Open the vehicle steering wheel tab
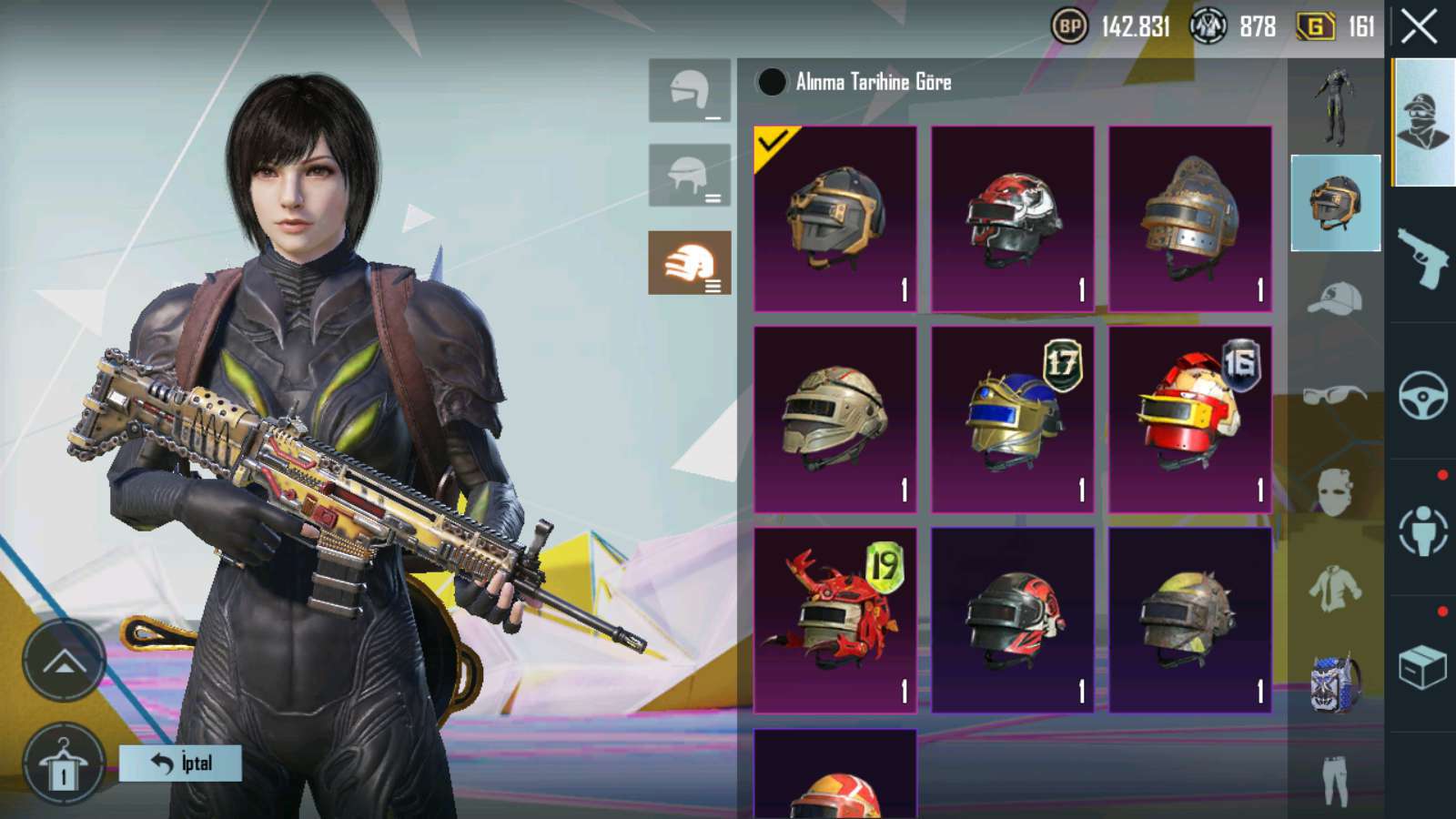 (x=1422, y=395)
